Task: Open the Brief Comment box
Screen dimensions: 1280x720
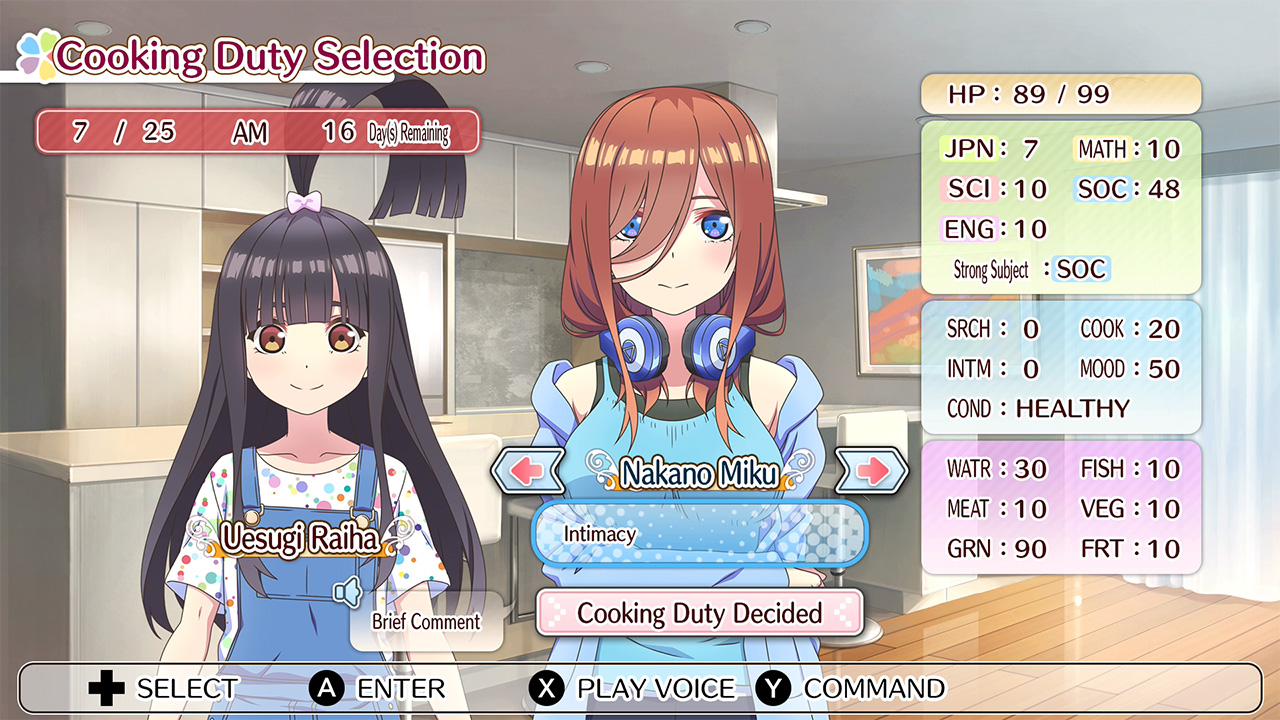Action: [x=426, y=622]
